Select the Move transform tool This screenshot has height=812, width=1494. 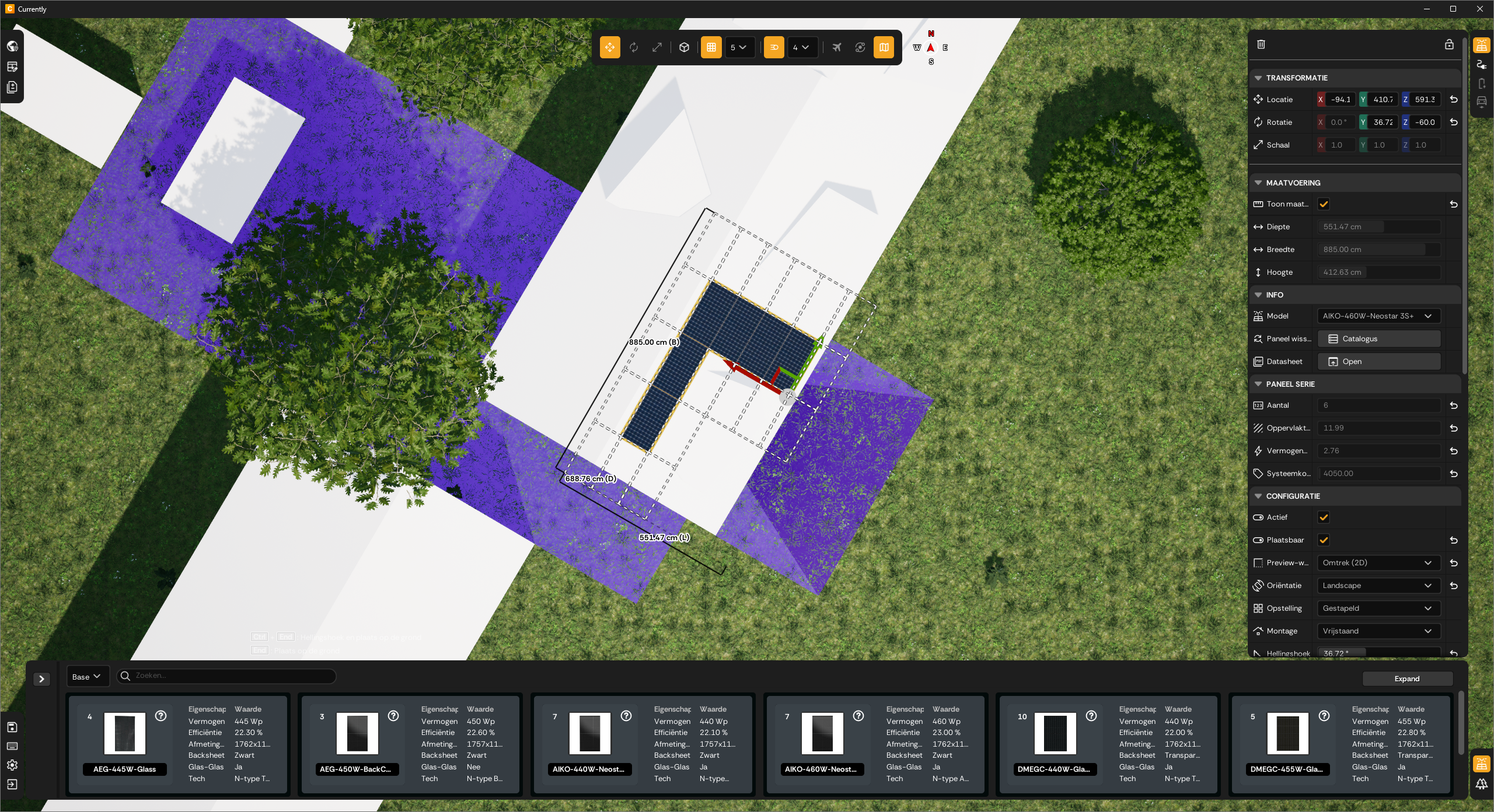pyautogui.click(x=609, y=47)
